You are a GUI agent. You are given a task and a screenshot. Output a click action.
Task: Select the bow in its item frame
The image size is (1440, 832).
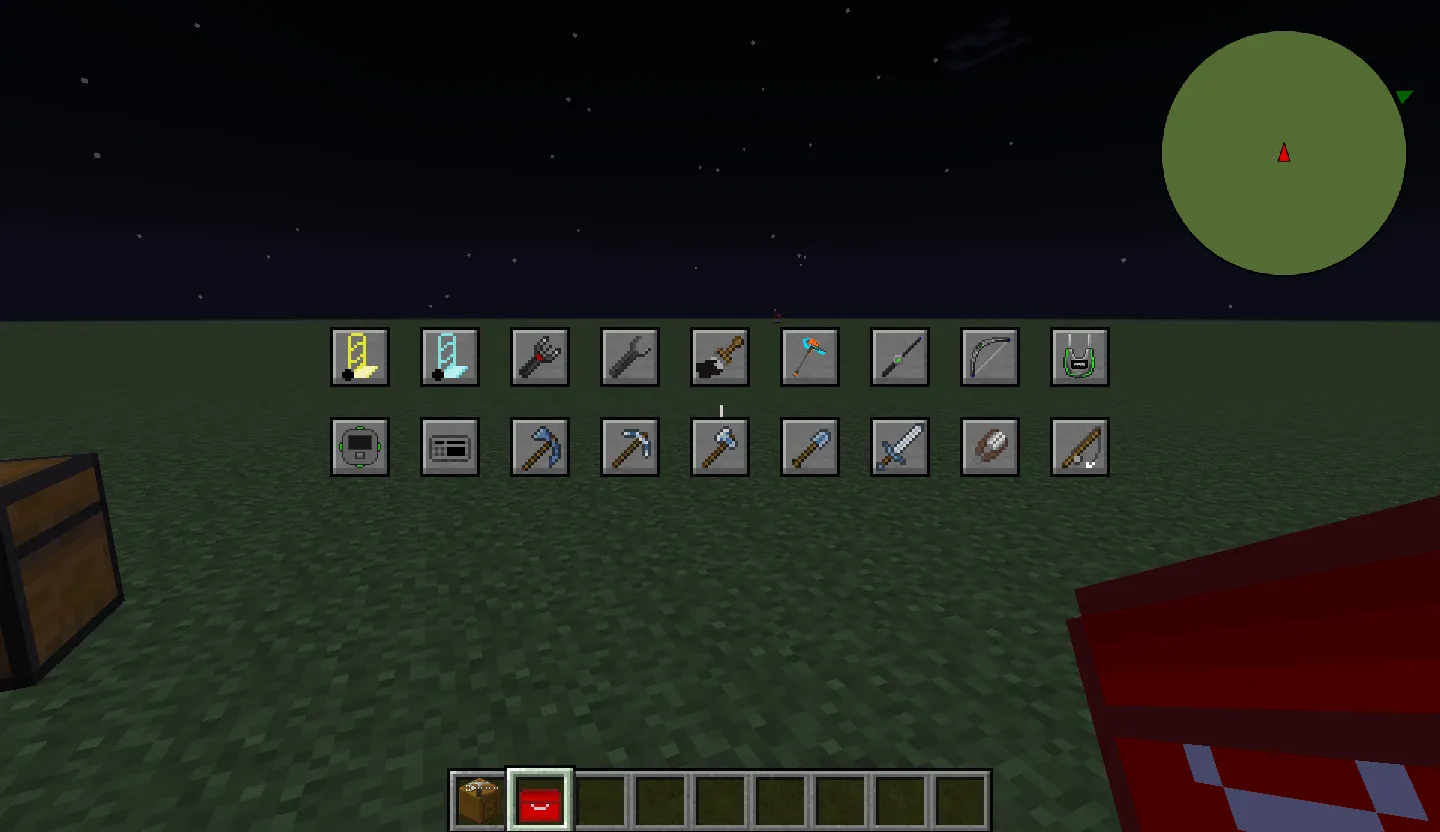989,357
